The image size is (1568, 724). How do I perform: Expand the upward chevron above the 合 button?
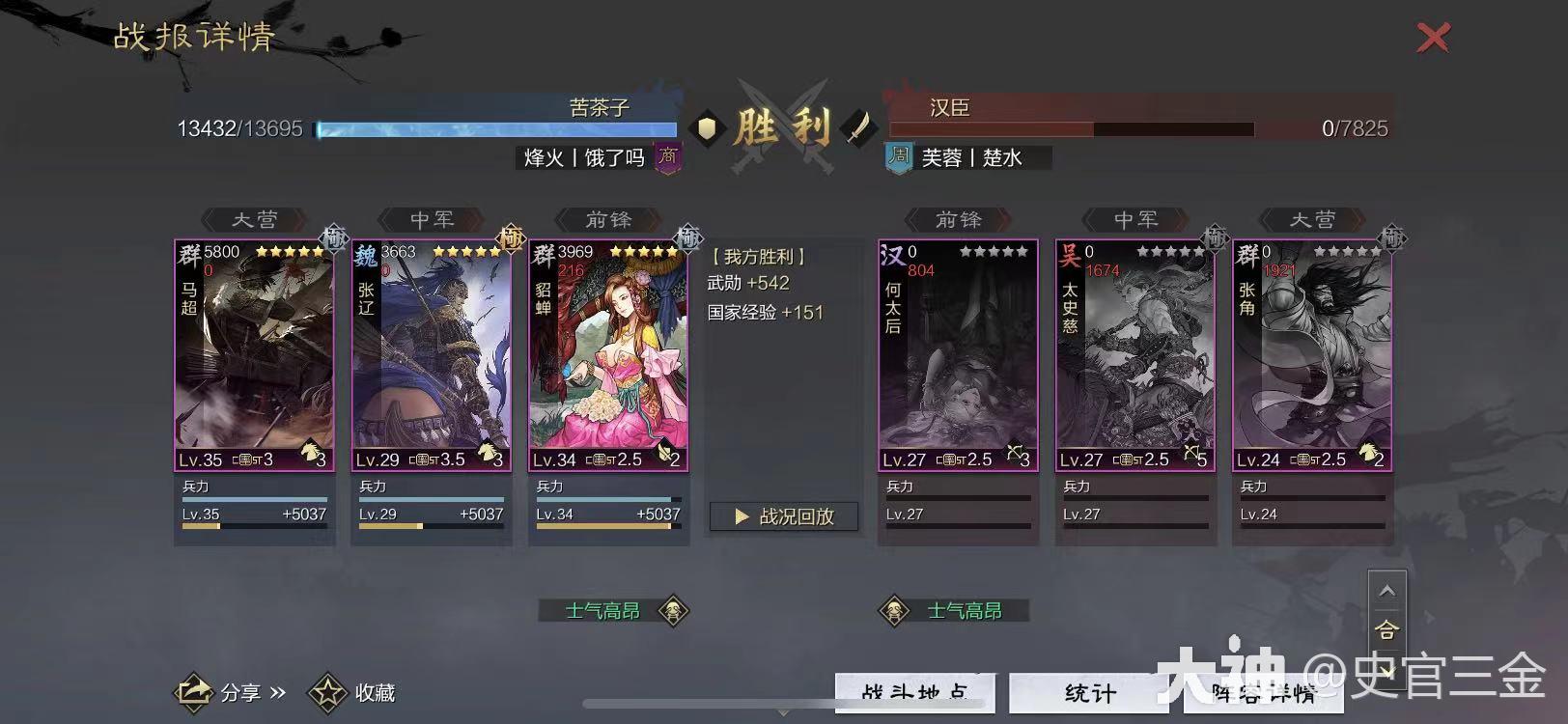1387,589
